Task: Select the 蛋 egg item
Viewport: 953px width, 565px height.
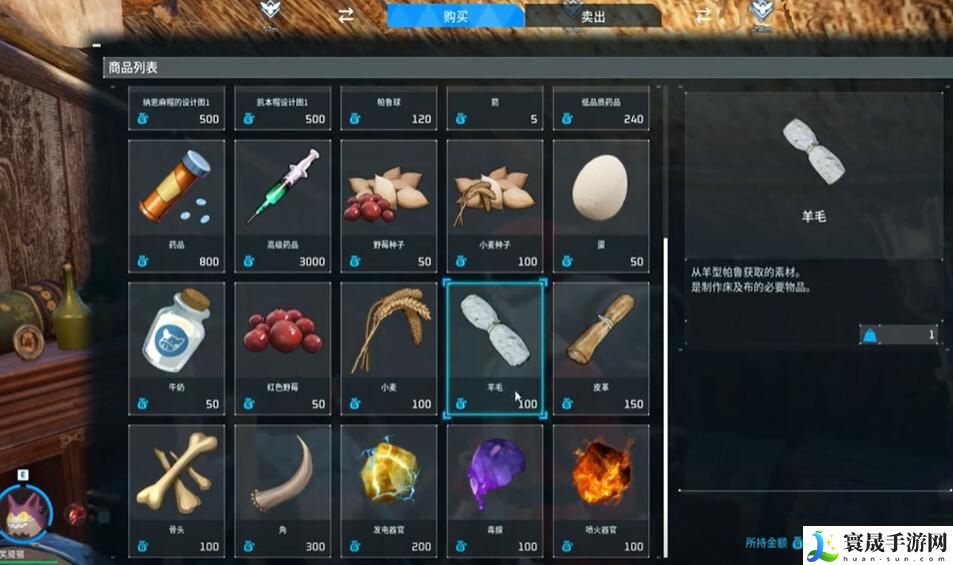Action: tap(600, 205)
